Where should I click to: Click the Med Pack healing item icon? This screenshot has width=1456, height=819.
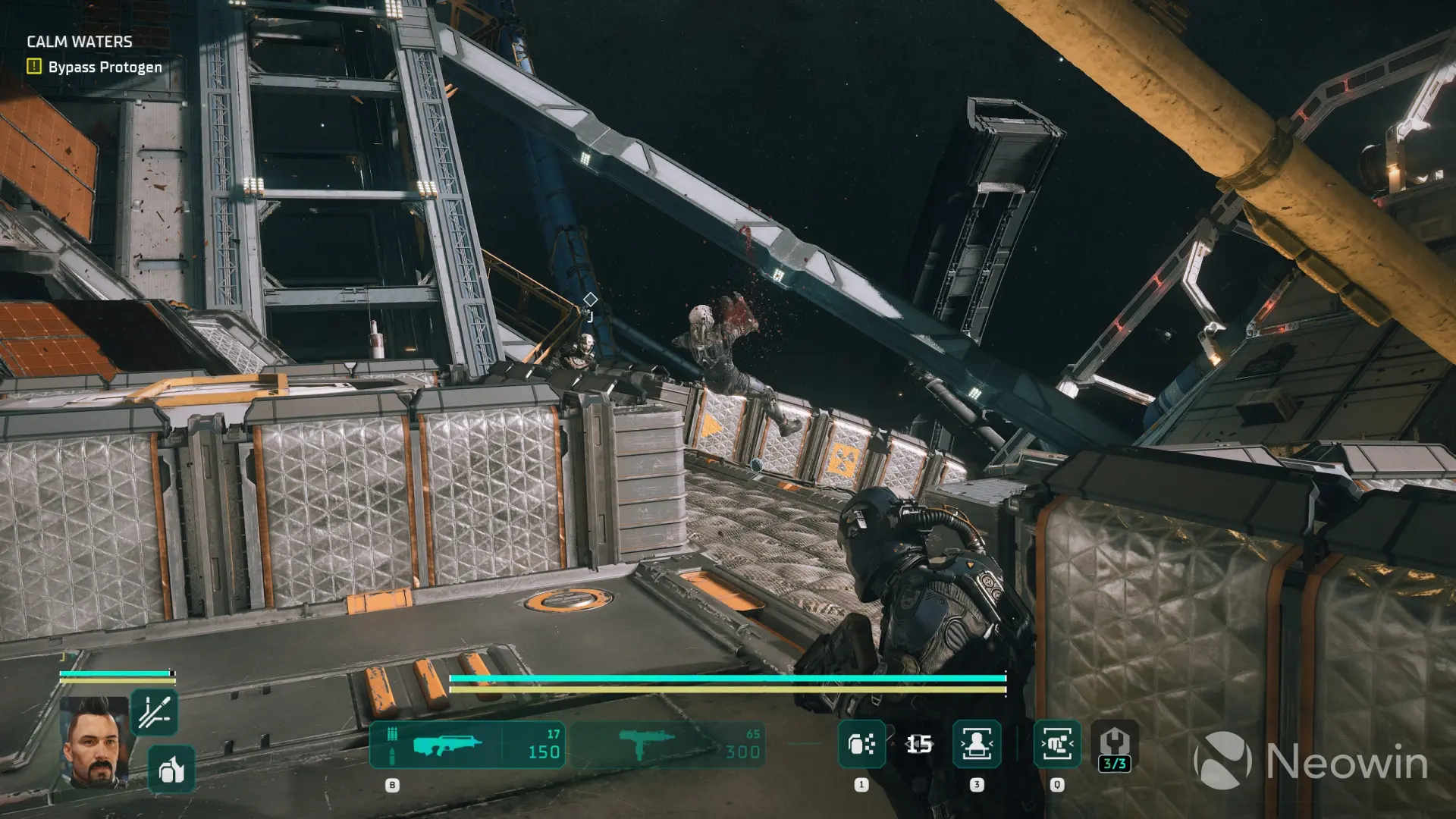tap(977, 745)
